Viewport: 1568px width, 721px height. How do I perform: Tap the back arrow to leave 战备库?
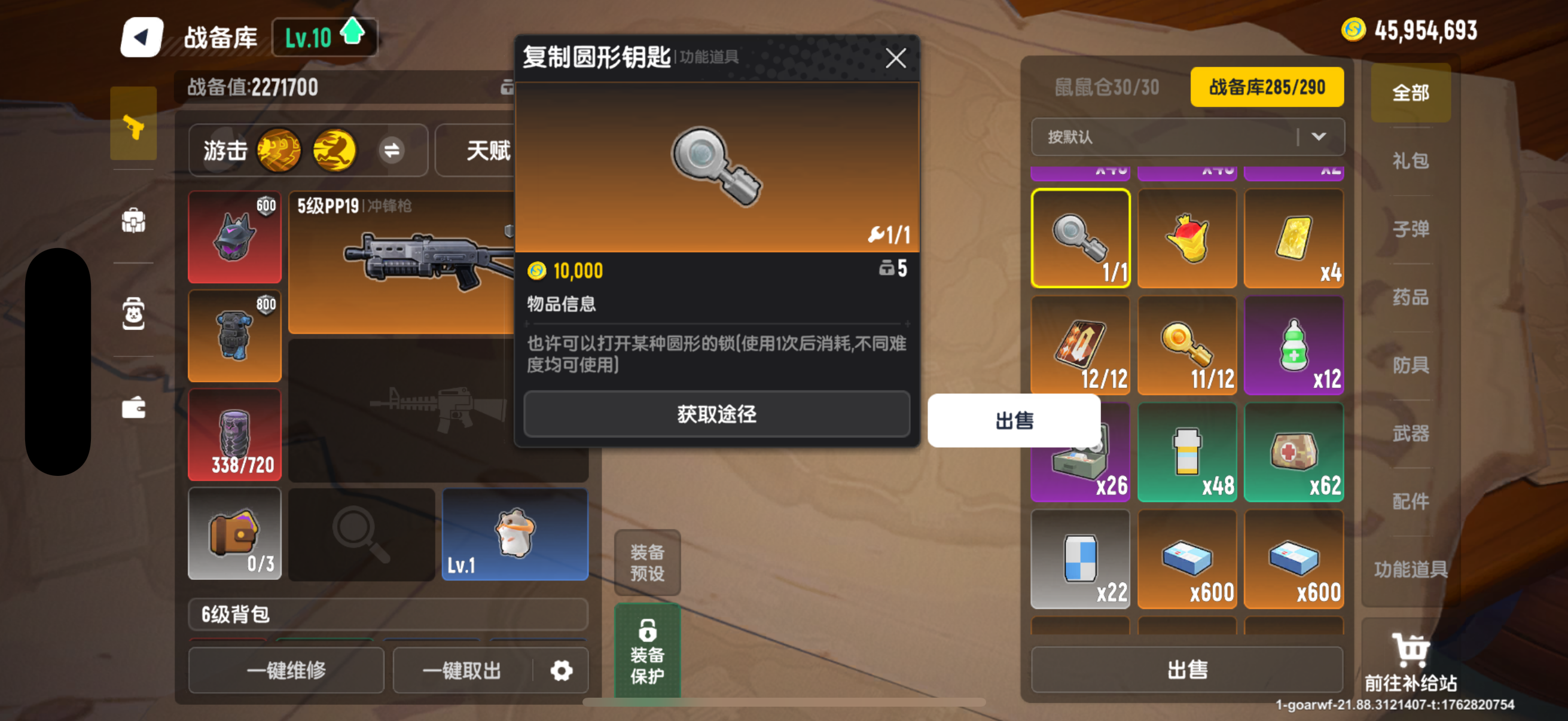click(141, 36)
